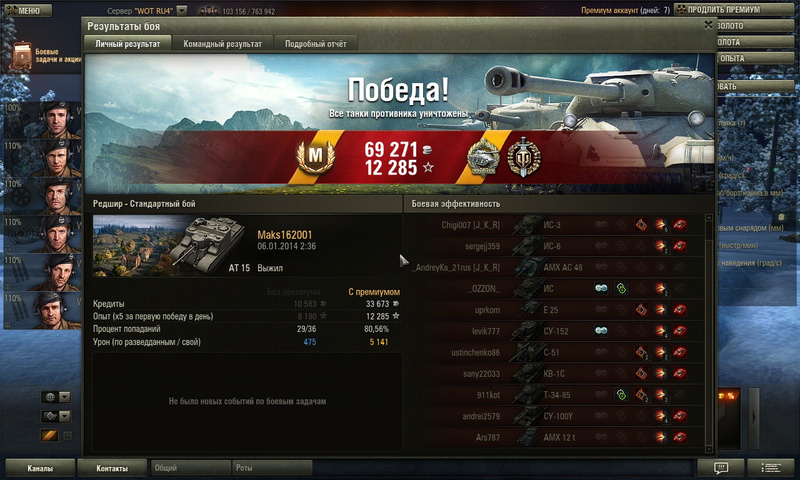Screen dimensions: 800x480
Task: Select the sergeij359 row with ИС-6
Action: click(x=556, y=246)
